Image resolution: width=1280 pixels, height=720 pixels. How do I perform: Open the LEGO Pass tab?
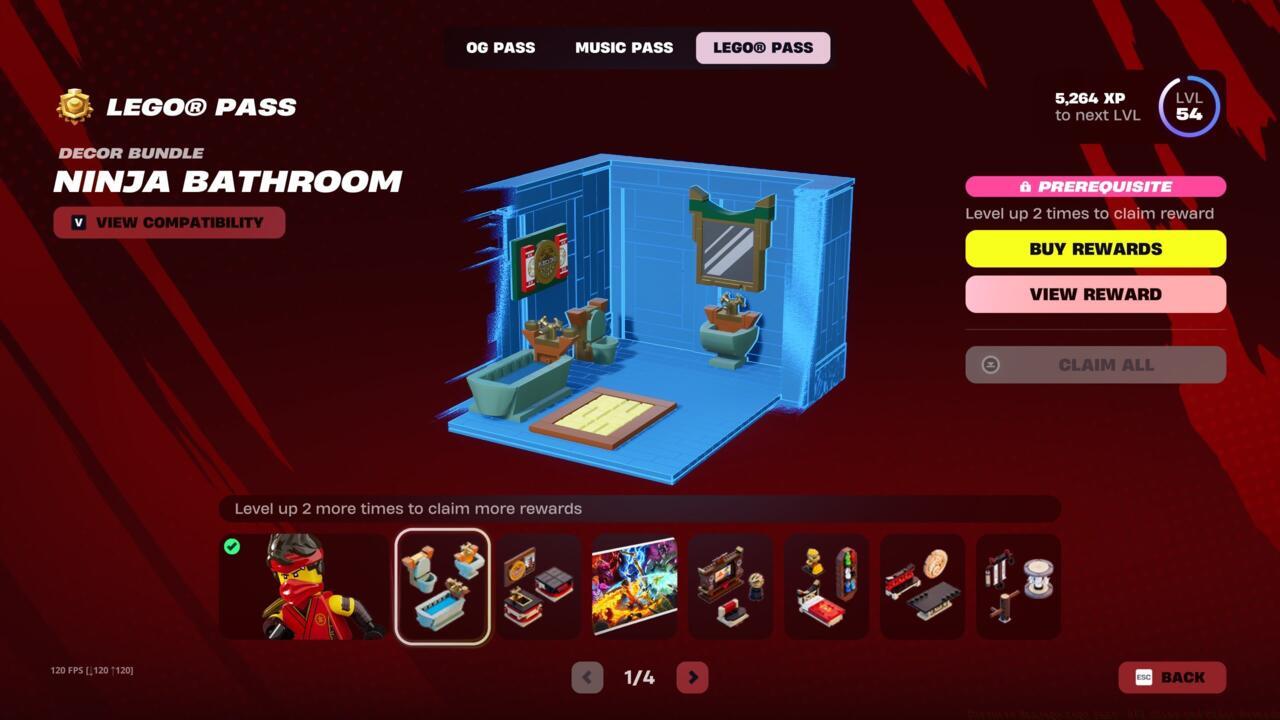[762, 47]
